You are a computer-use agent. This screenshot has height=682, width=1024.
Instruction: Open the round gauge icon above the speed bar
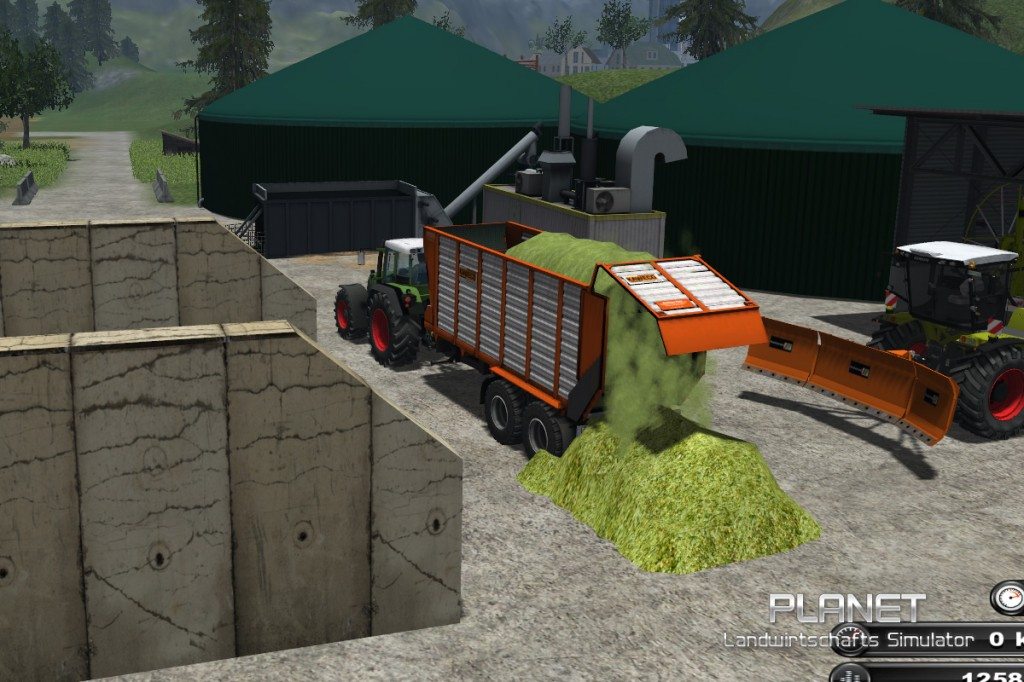[1008, 597]
